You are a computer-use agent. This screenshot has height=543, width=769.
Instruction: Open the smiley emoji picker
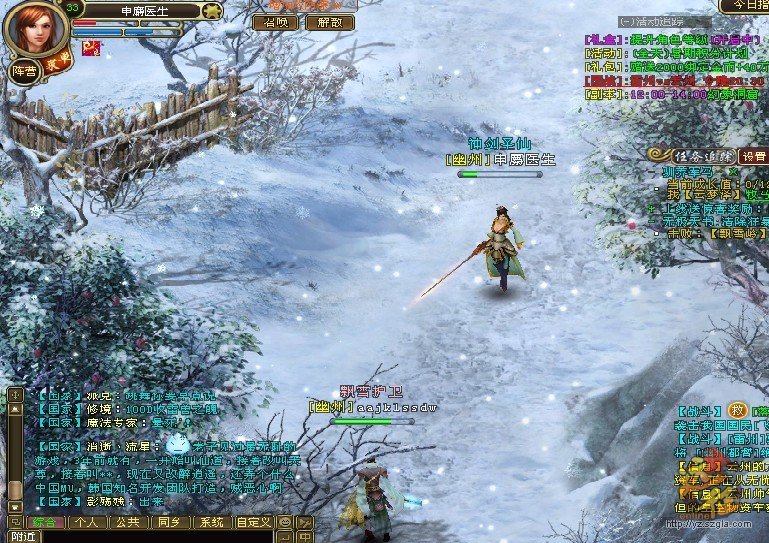tap(285, 522)
